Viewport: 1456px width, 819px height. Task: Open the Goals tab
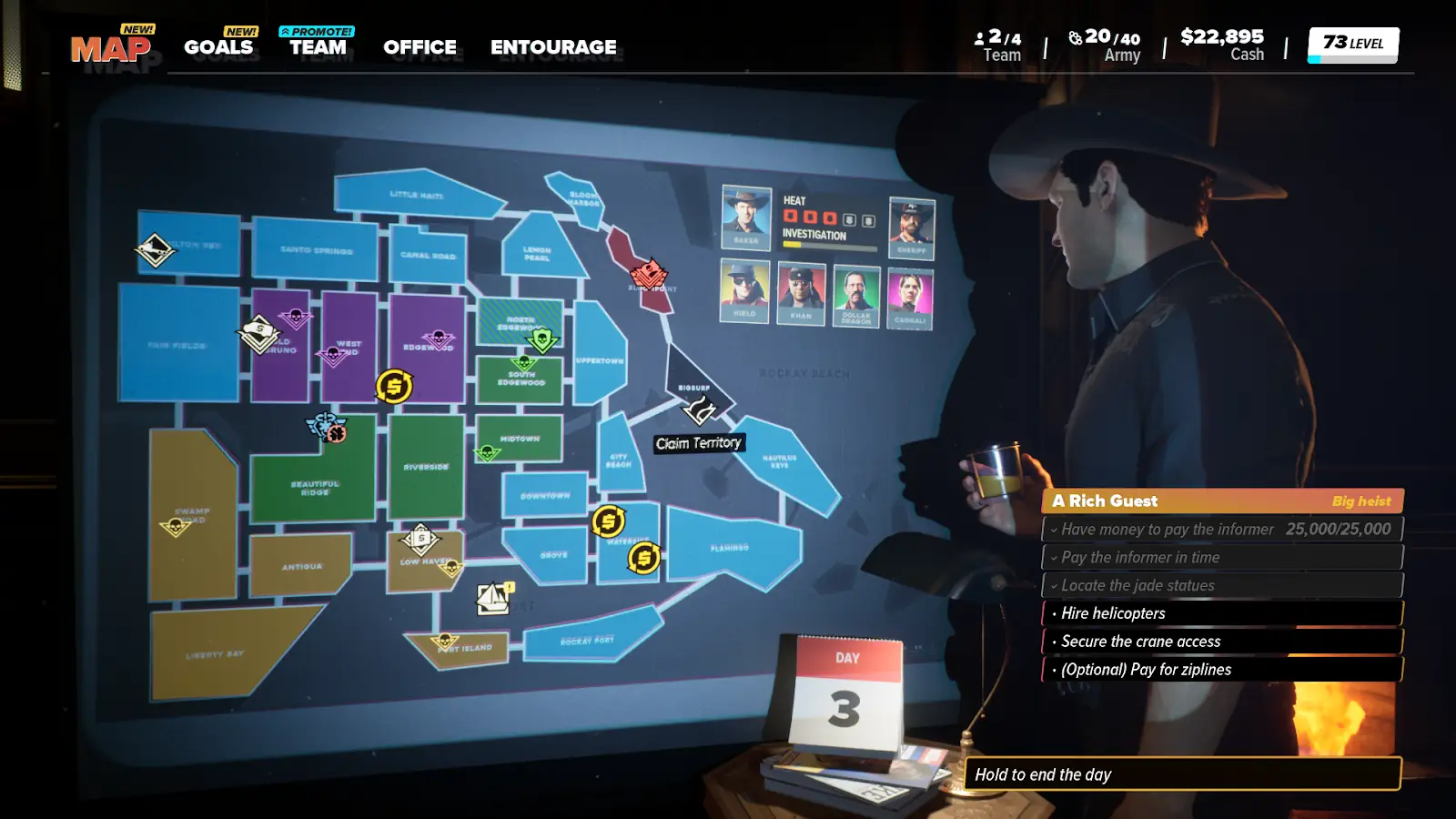coord(218,47)
